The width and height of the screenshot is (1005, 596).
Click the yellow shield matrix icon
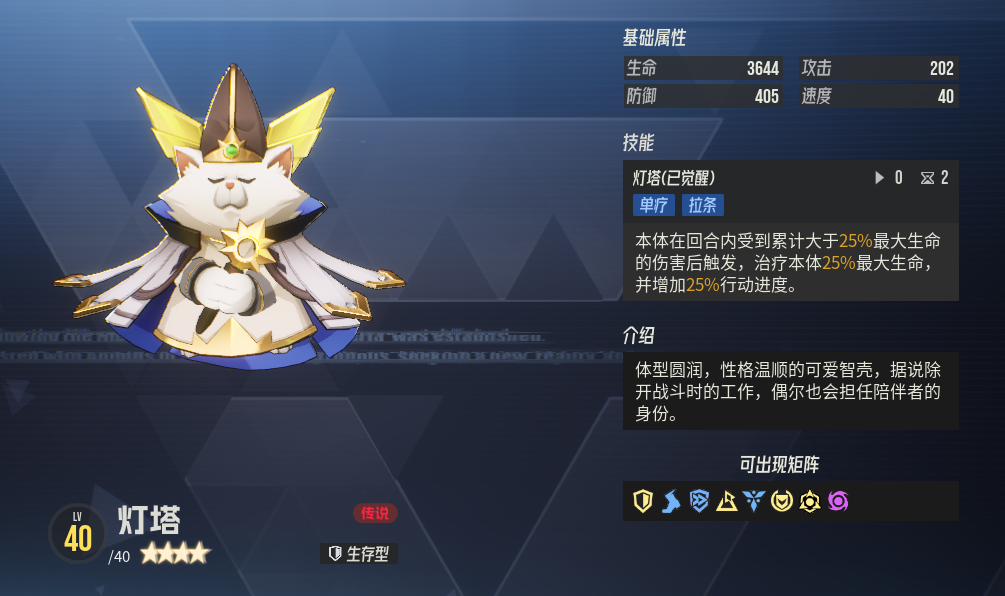(643, 501)
